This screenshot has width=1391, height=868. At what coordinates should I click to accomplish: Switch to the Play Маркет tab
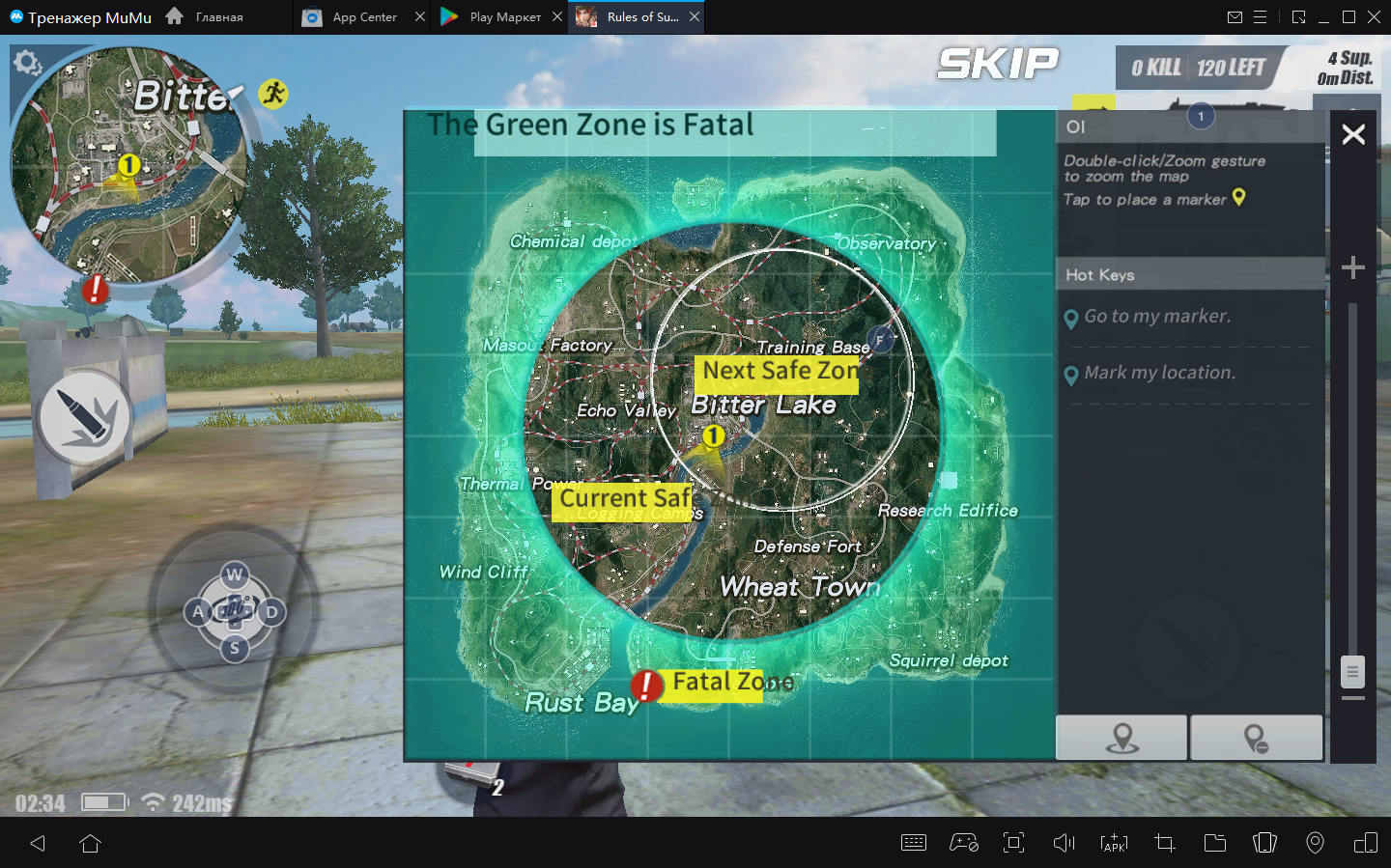click(x=493, y=17)
